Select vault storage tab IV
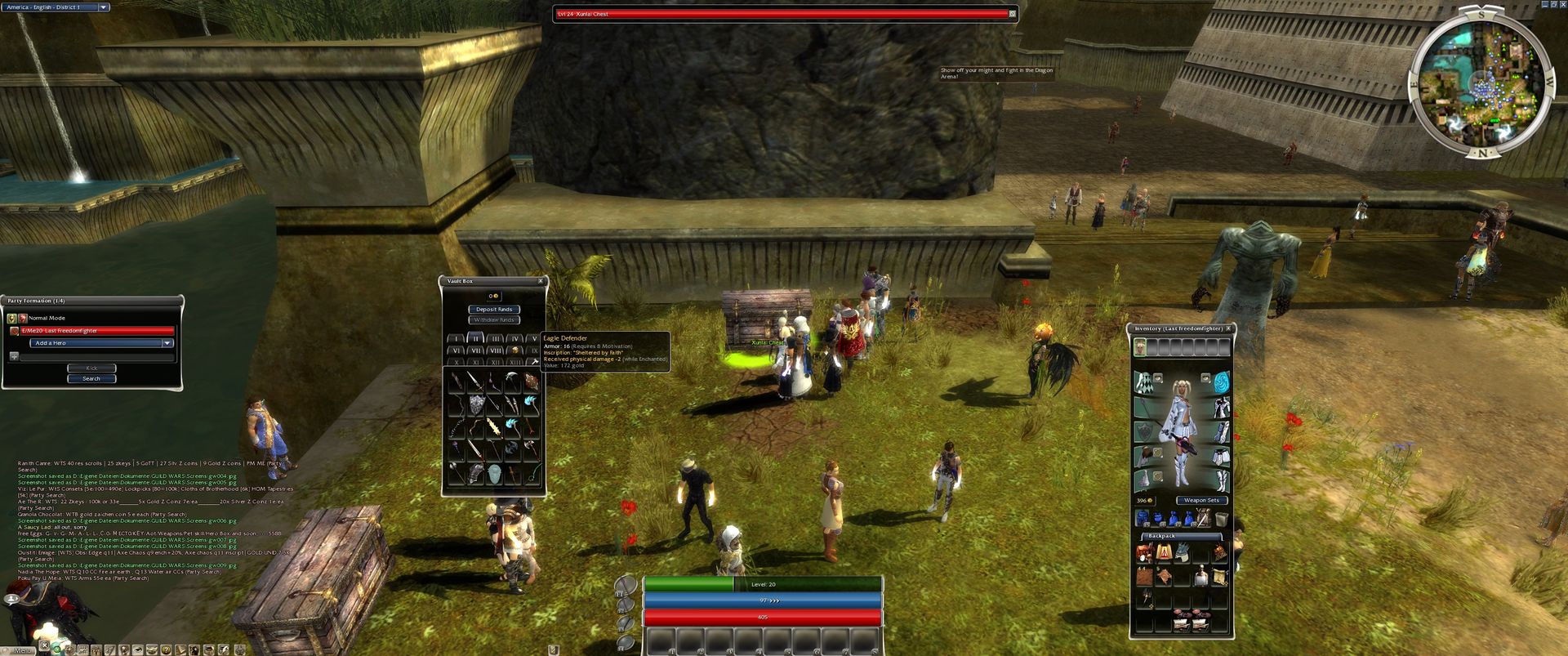 (x=514, y=338)
